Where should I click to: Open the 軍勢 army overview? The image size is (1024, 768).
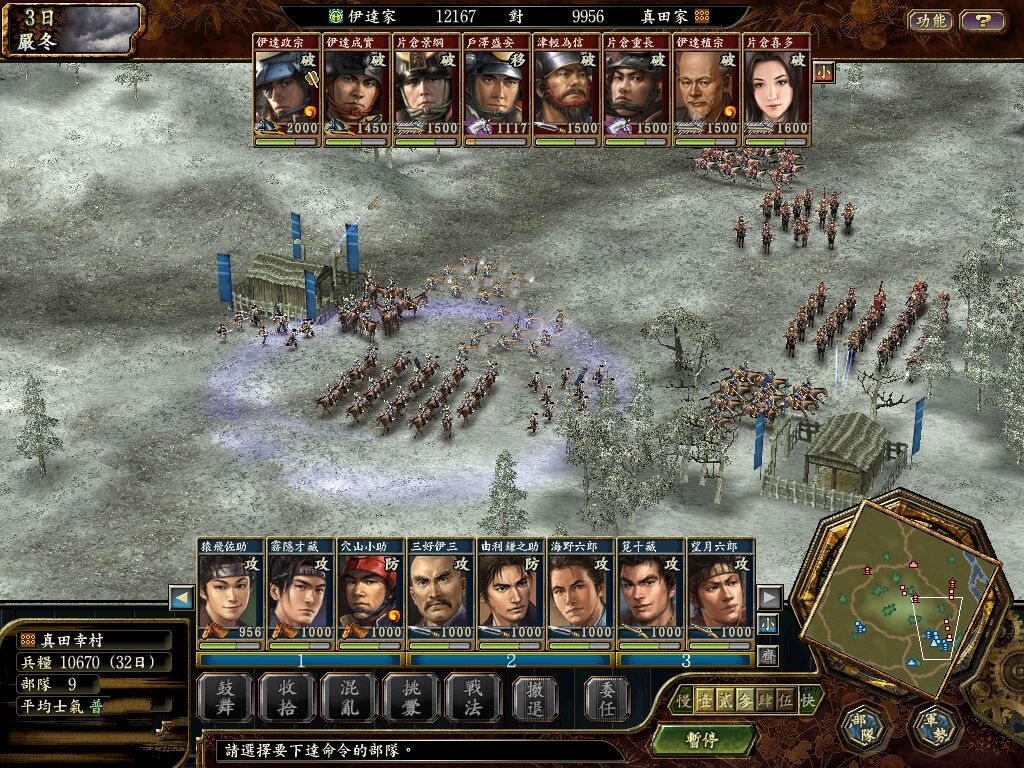[937, 728]
